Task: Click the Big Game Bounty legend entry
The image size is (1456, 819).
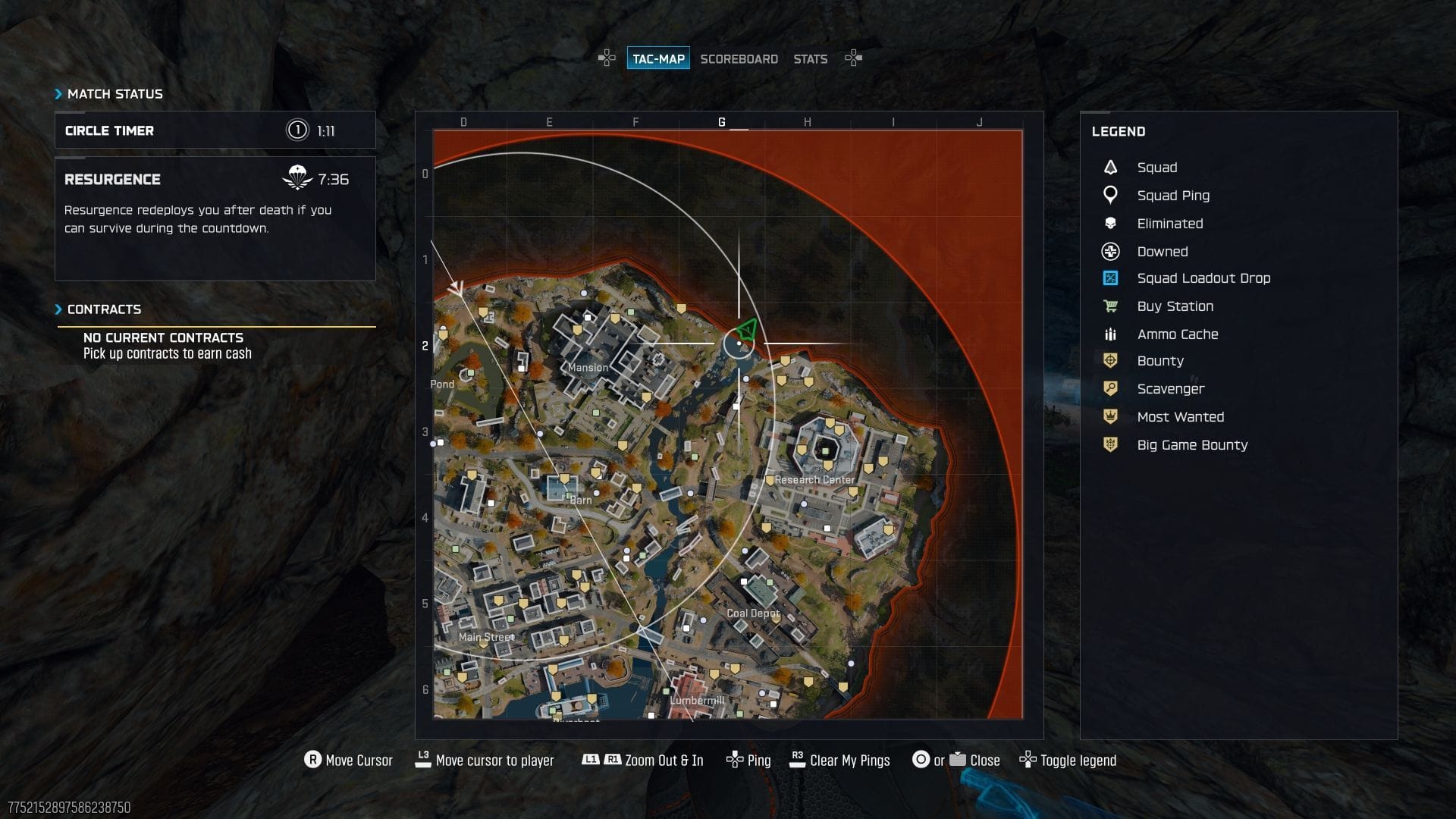Action: (x=1109, y=445)
